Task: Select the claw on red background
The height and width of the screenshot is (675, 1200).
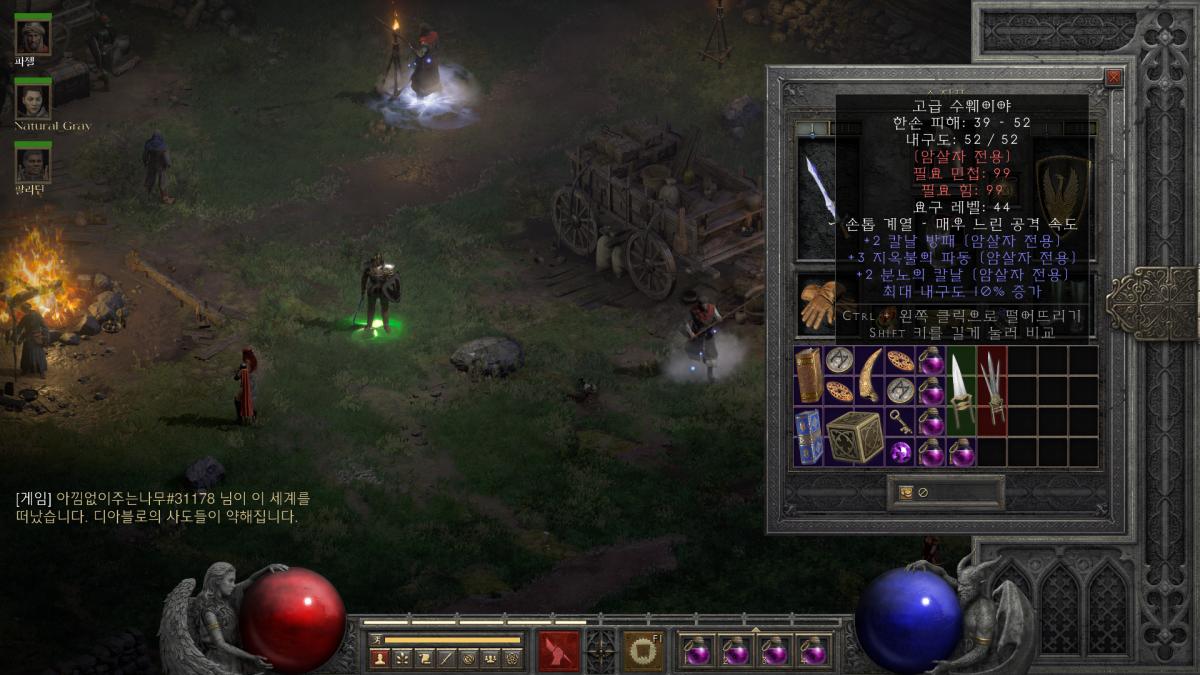Action: click(992, 391)
